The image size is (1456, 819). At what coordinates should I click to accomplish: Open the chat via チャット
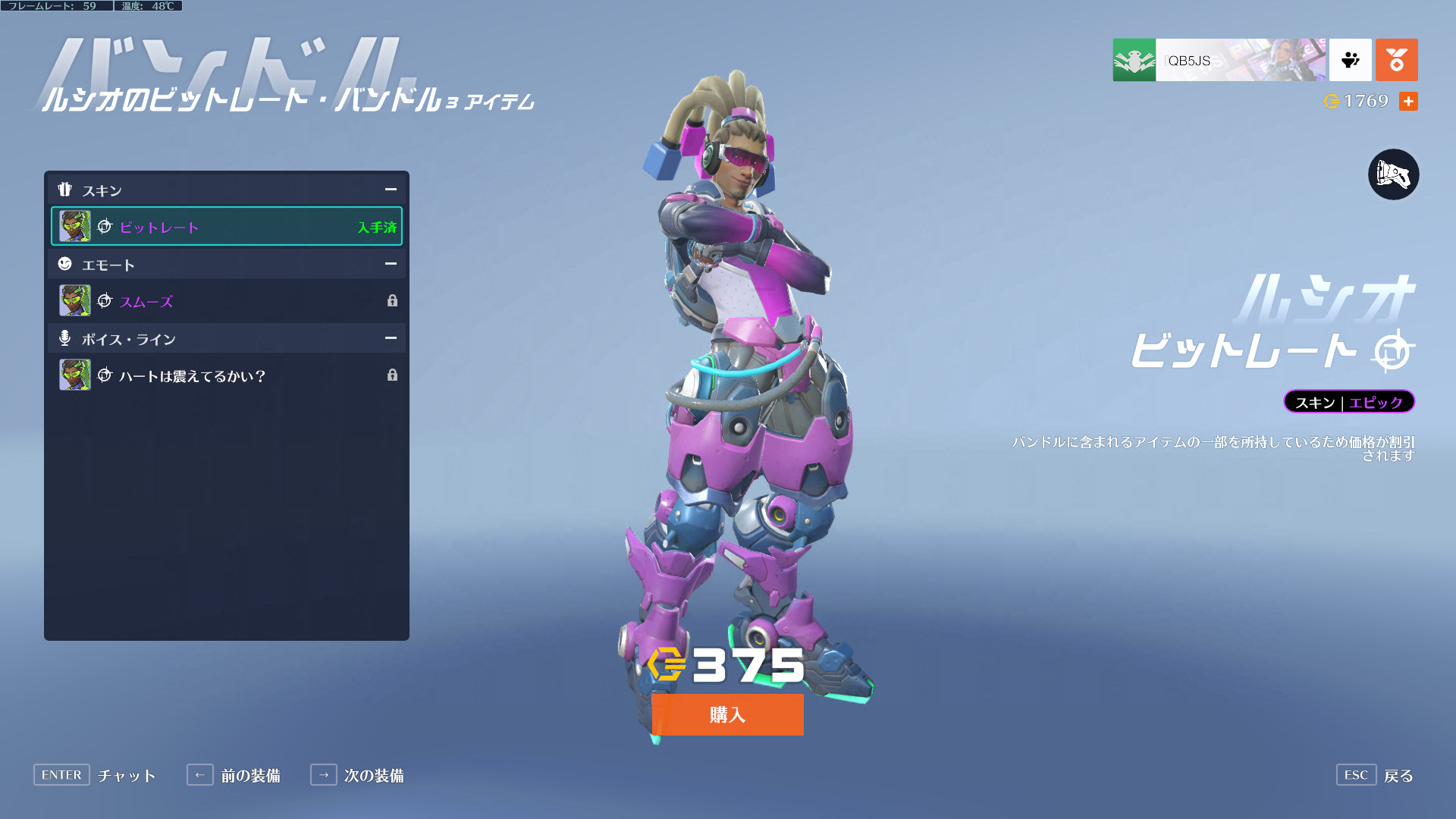[95, 775]
